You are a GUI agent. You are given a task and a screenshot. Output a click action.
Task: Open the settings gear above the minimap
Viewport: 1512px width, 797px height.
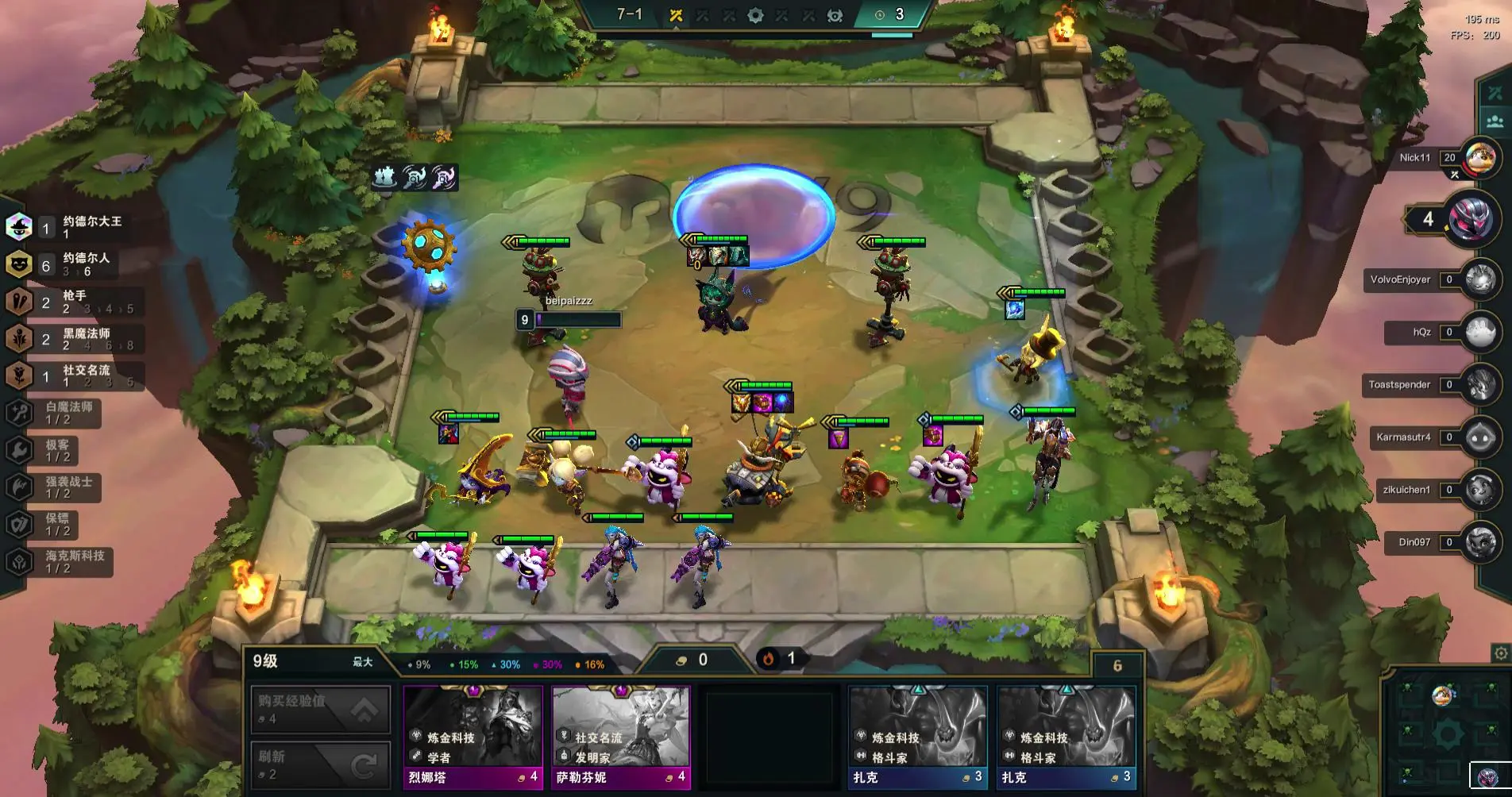coord(1500,653)
